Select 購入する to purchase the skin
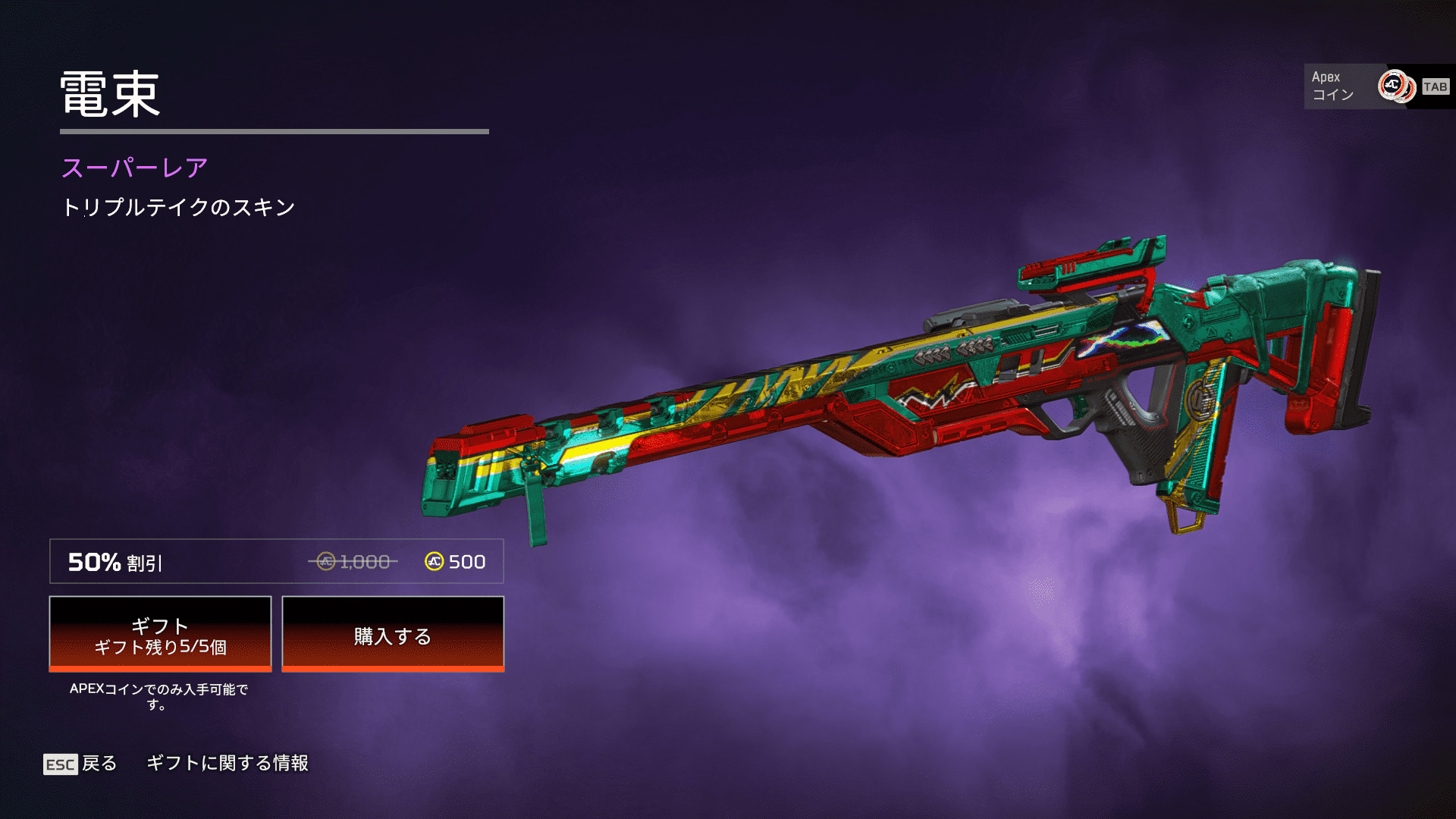 393,634
